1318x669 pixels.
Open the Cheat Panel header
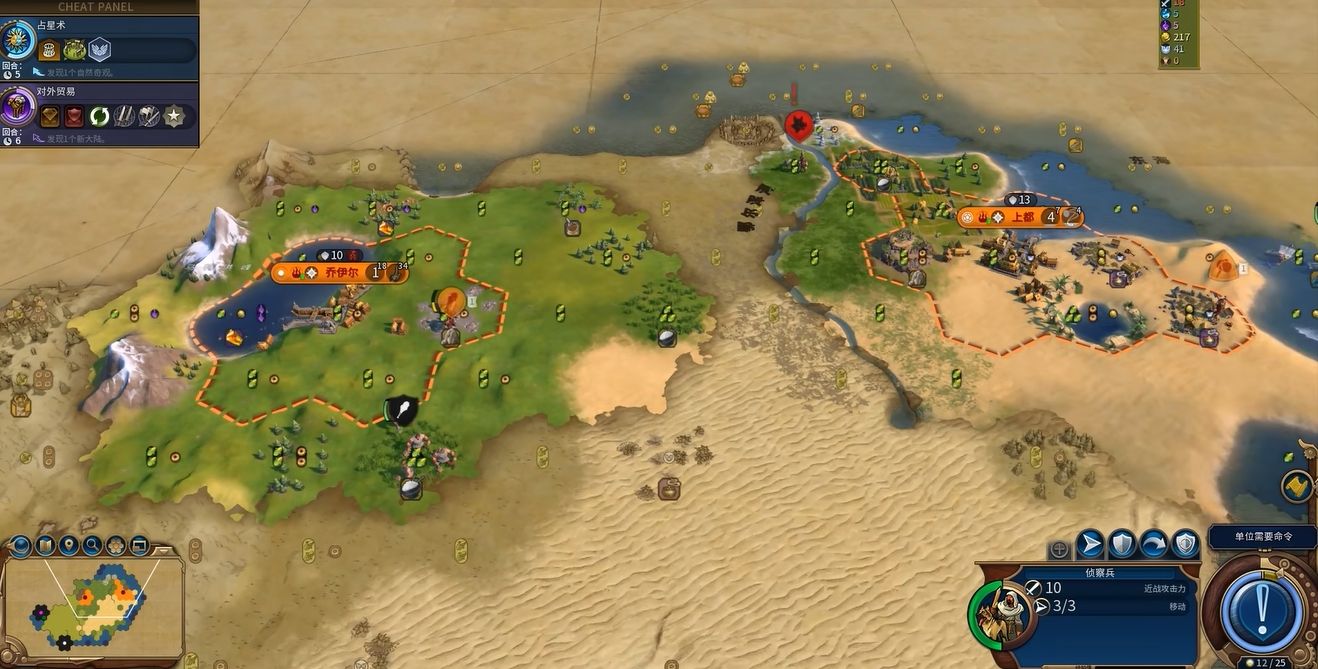(x=96, y=7)
